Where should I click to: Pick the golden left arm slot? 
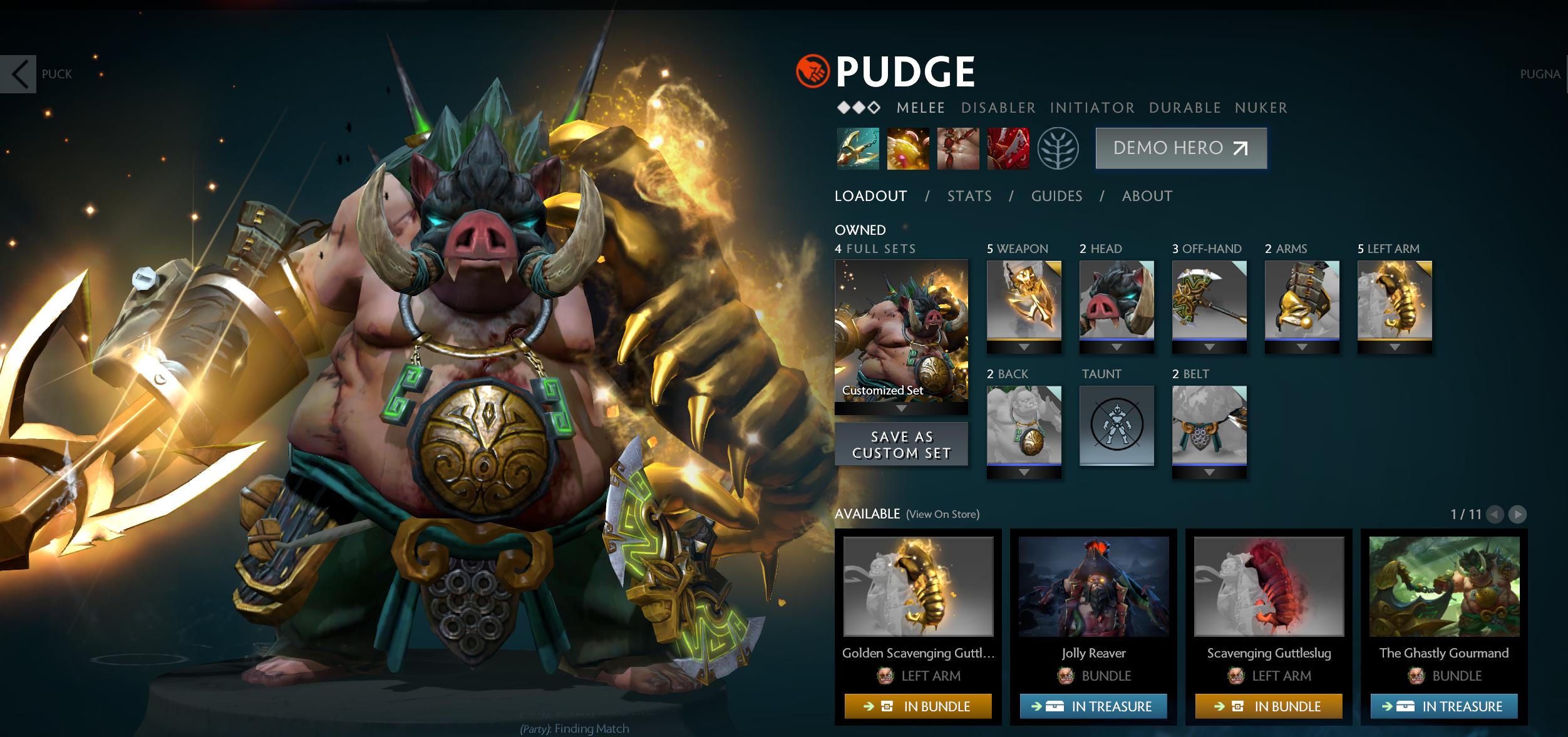pyautogui.click(x=1395, y=301)
